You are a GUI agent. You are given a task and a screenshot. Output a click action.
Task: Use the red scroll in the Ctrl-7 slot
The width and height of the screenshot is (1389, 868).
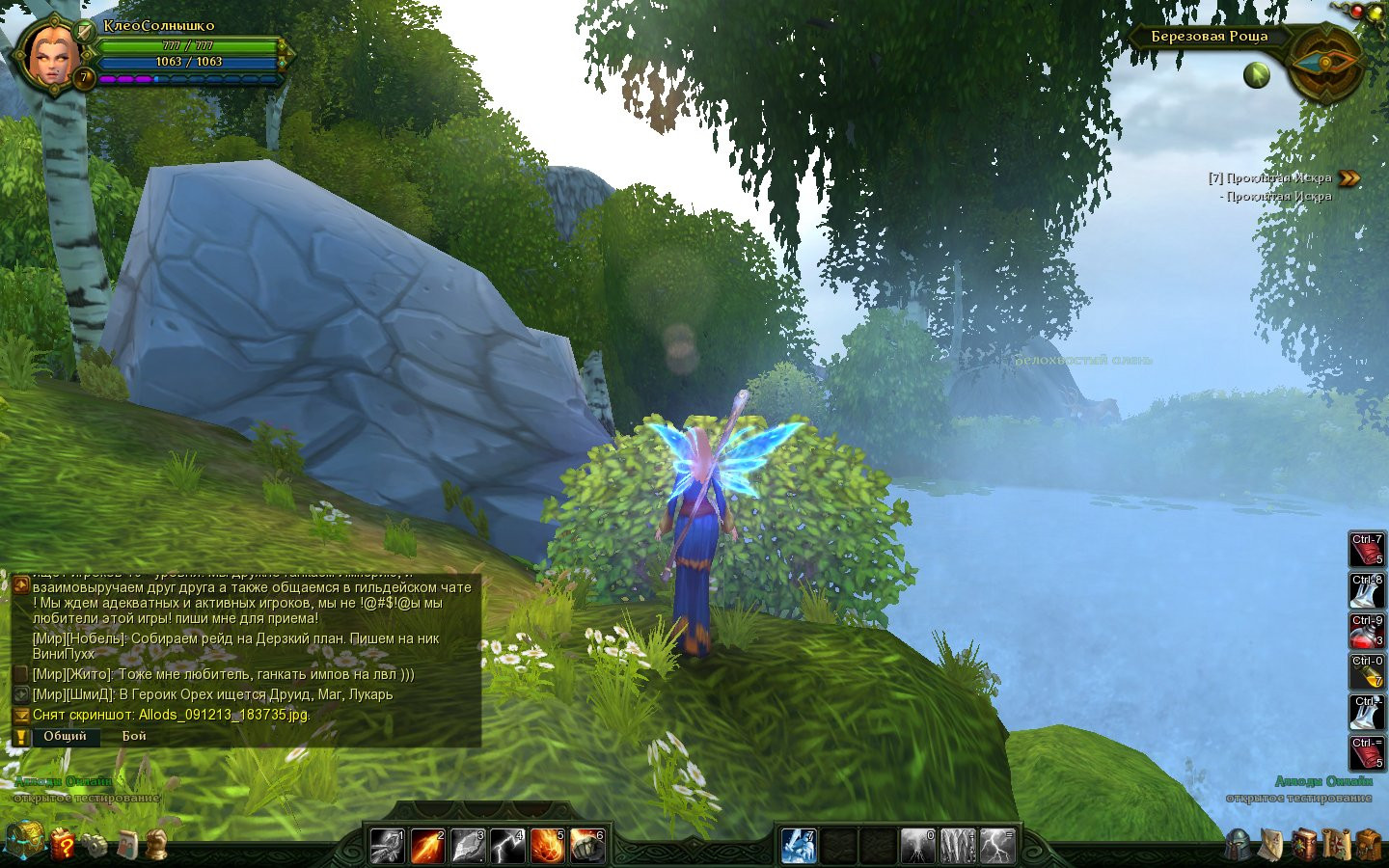pyautogui.click(x=1366, y=551)
